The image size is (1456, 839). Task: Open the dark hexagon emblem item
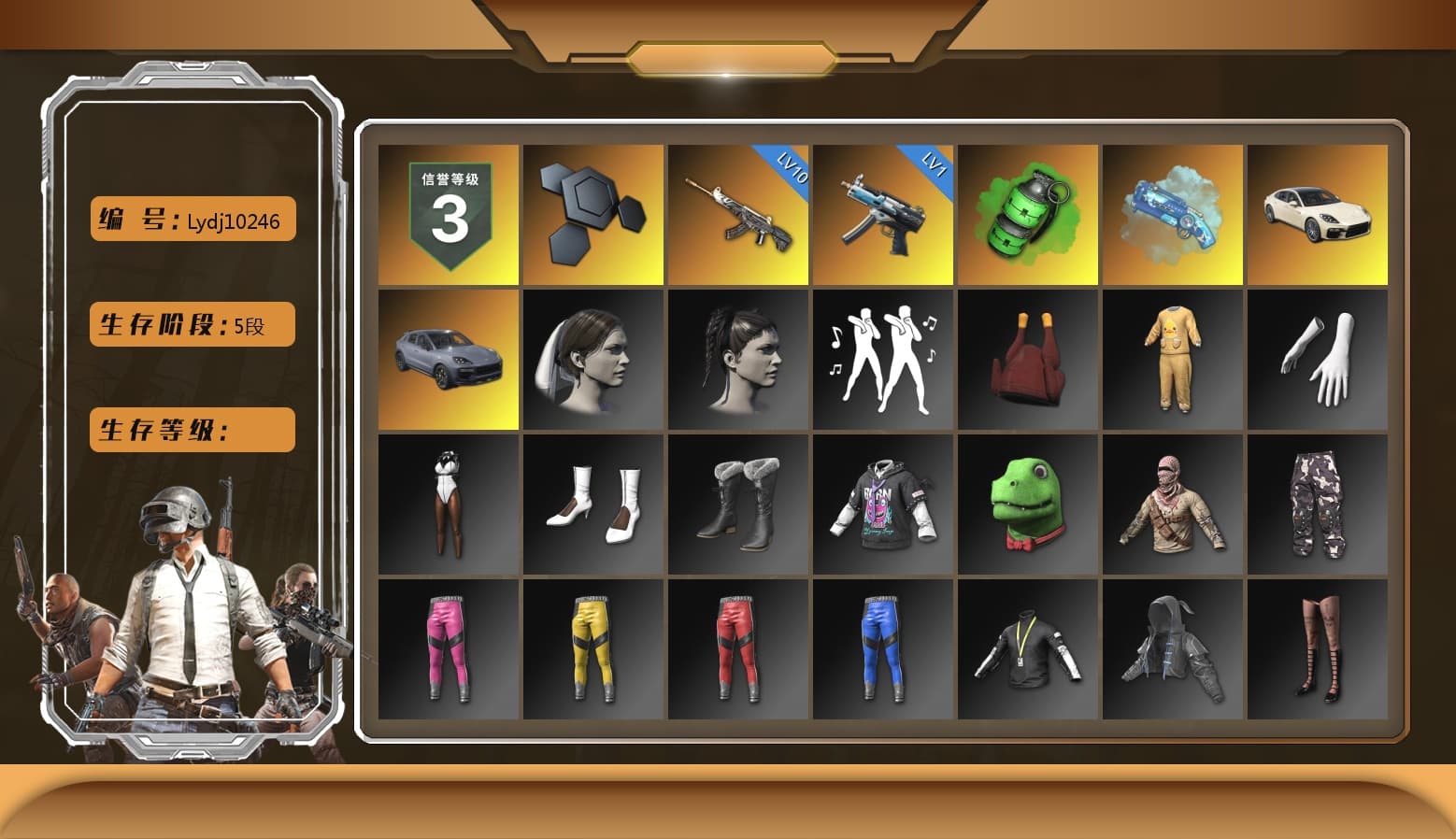[592, 213]
